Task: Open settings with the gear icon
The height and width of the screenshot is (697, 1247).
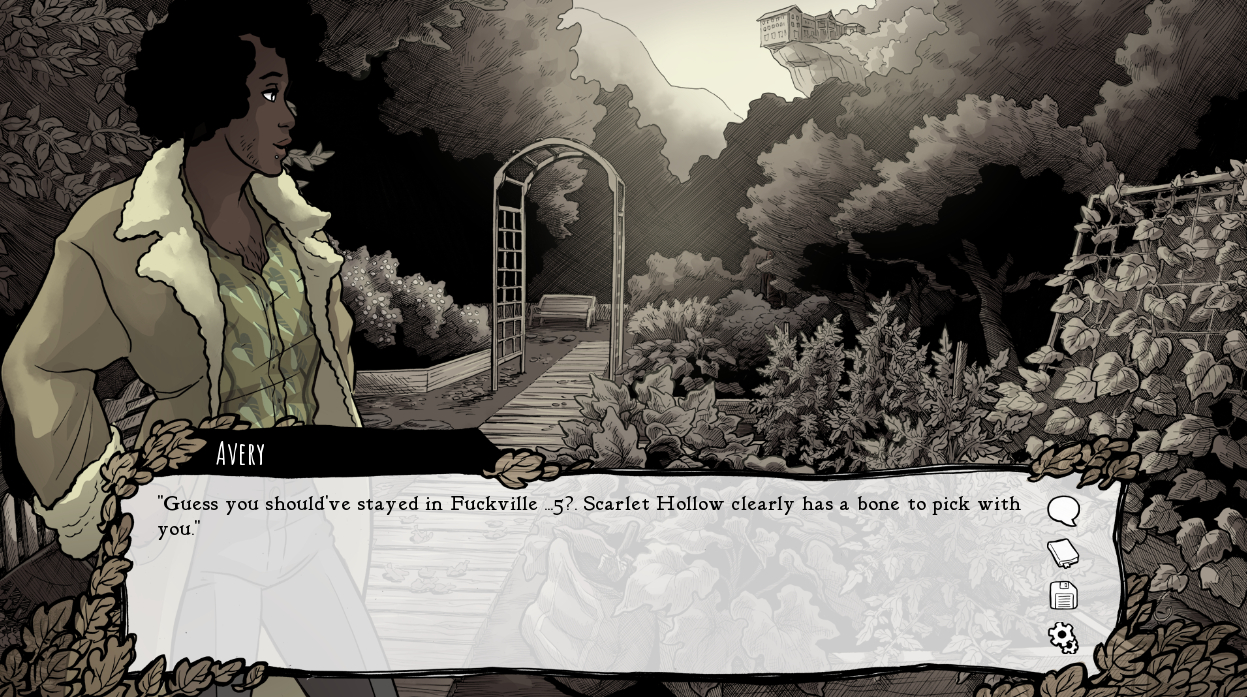Action: tap(1063, 637)
